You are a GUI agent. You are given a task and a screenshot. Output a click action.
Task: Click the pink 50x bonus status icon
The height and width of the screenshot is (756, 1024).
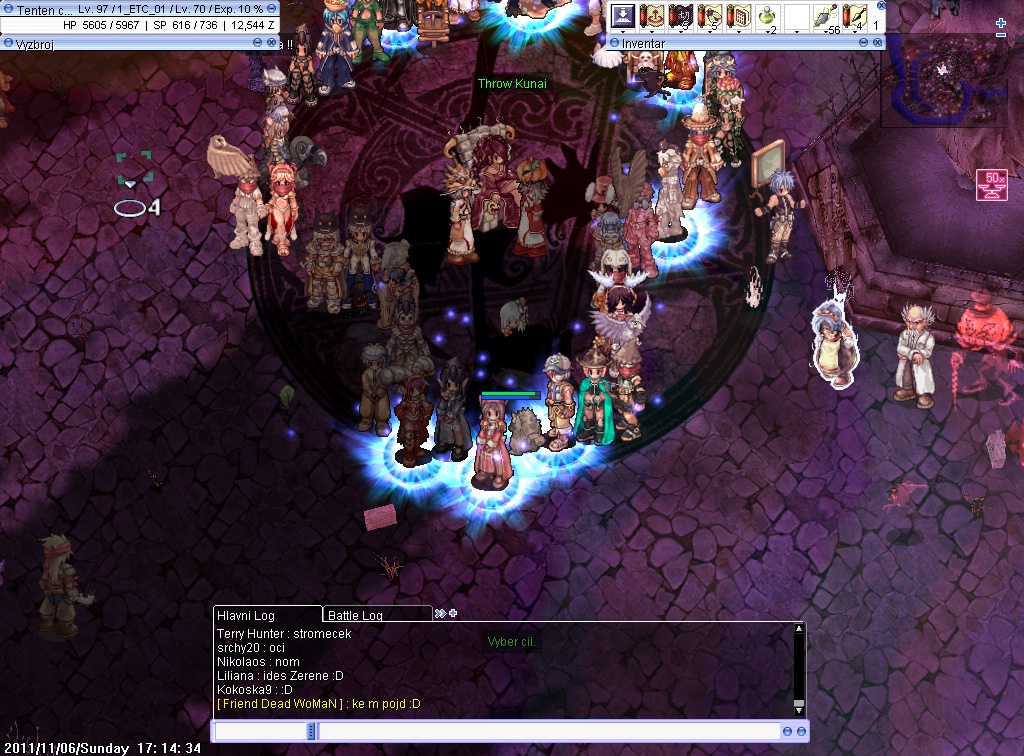pyautogui.click(x=991, y=185)
